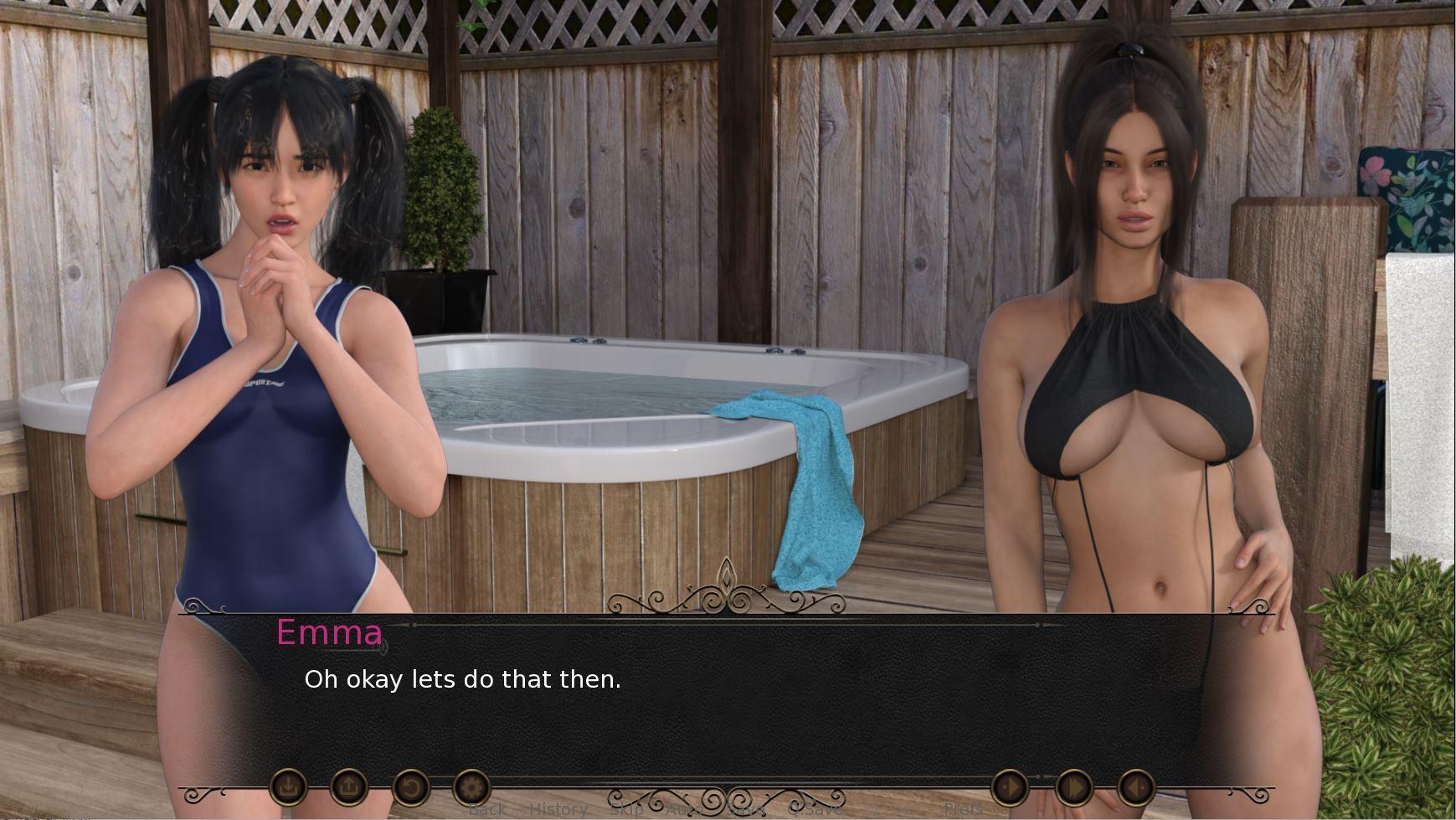Click the Q.Save quick save button
The height and width of the screenshot is (820, 1456).
click(x=815, y=809)
